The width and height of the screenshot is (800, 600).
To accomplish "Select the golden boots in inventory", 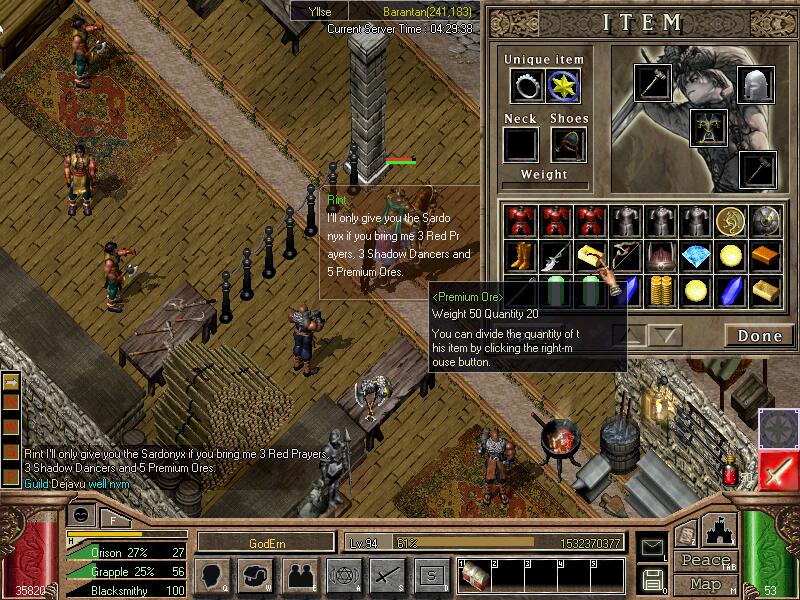I will click(x=519, y=256).
